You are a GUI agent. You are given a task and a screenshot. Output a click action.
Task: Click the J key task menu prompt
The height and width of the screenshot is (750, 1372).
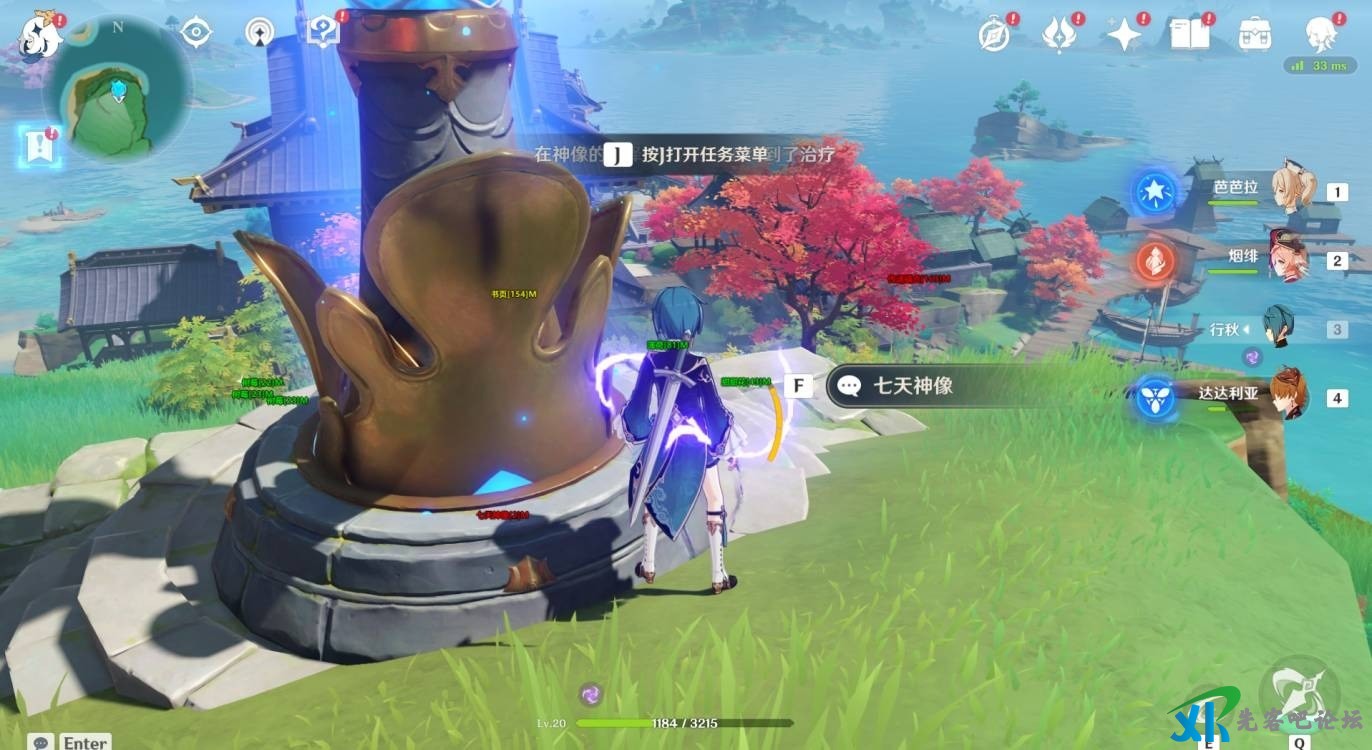(618, 156)
